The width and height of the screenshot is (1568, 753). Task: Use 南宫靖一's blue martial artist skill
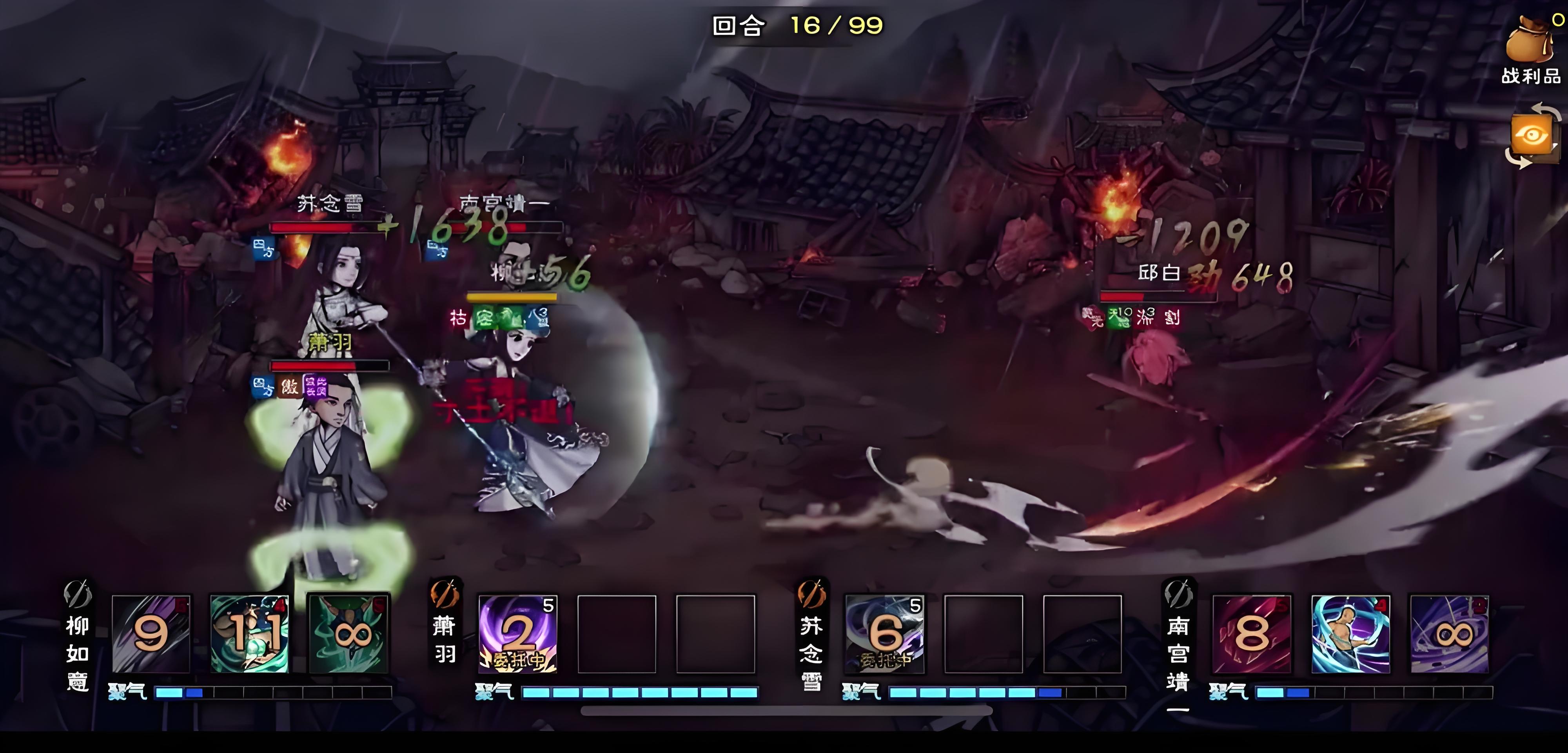[1351, 634]
